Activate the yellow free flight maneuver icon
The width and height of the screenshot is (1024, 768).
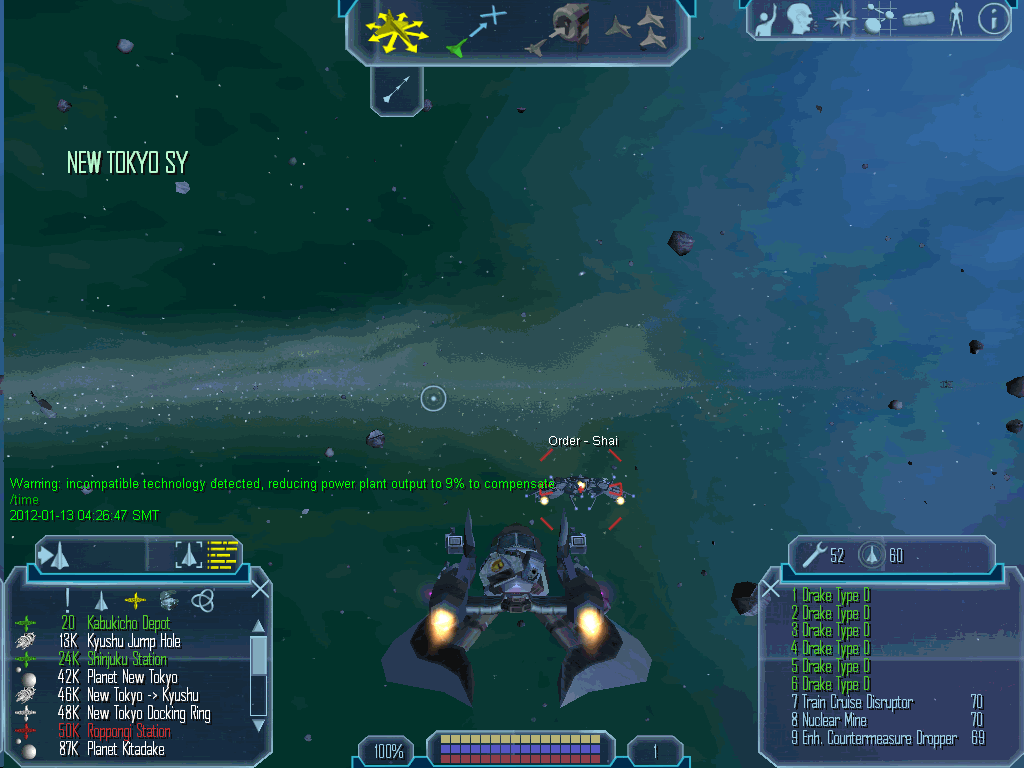coord(396,30)
